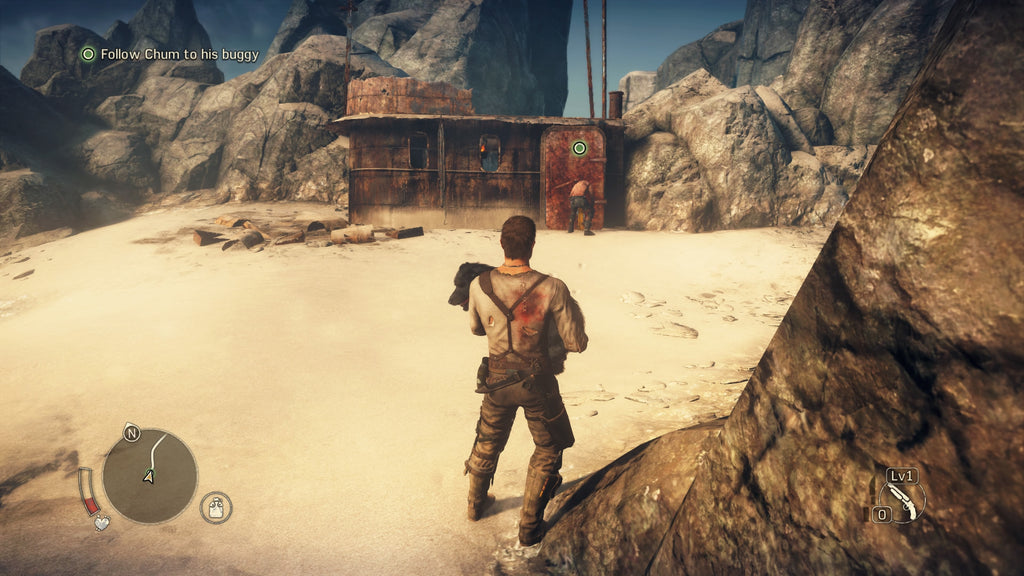
Task: Select the water canteen icon
Action: (x=215, y=507)
